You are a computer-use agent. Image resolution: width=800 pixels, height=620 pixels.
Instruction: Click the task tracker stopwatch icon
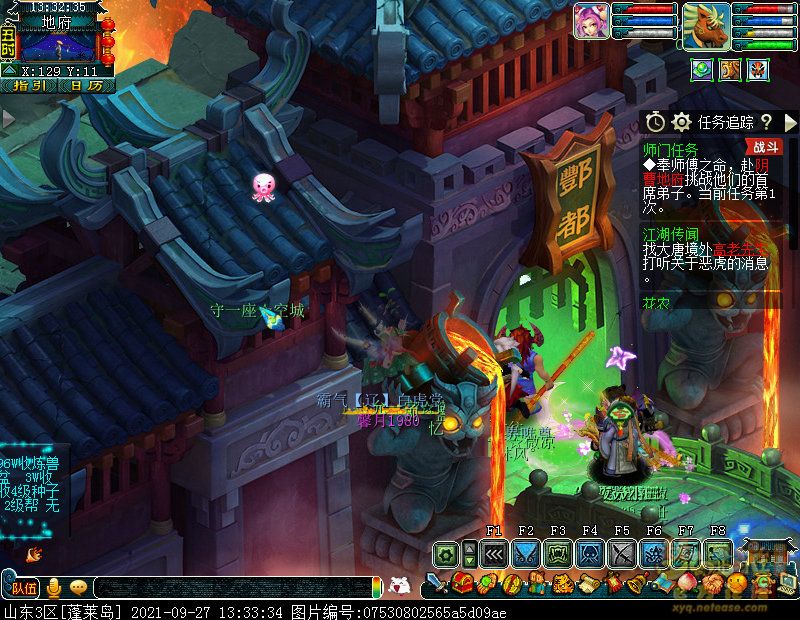655,122
